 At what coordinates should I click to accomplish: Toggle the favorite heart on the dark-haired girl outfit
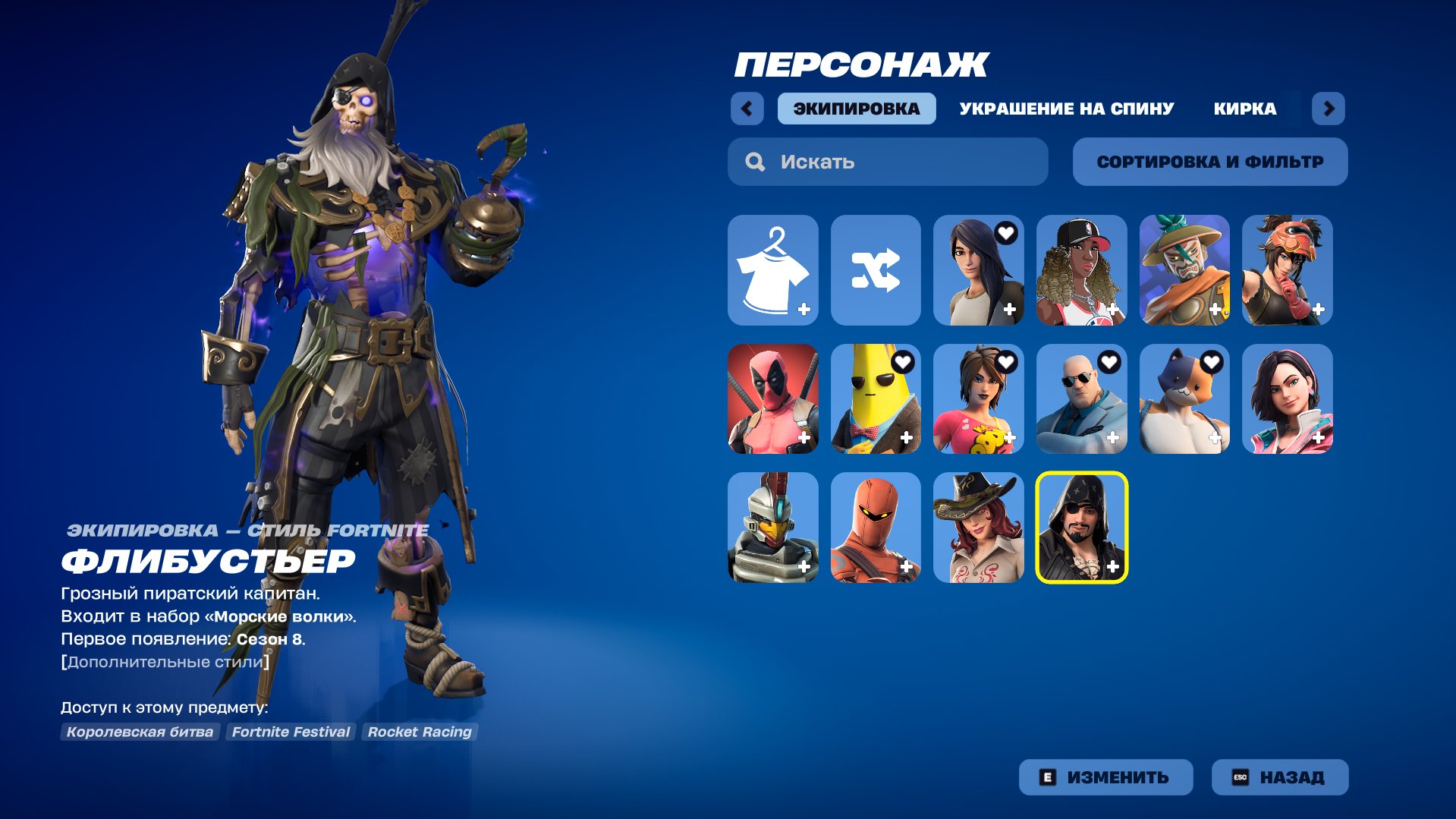point(1009,233)
